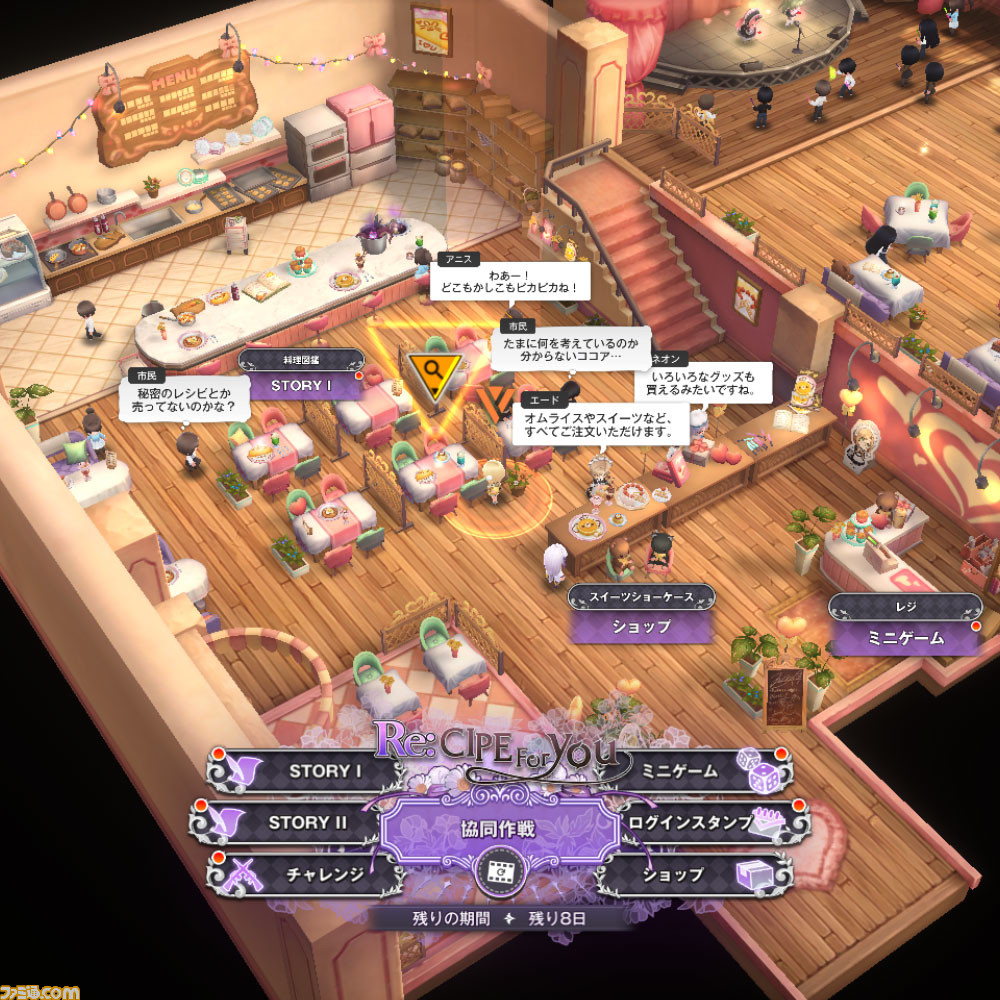
Task: Choose the スイーツショーケース ショップ label
Action: 641,626
